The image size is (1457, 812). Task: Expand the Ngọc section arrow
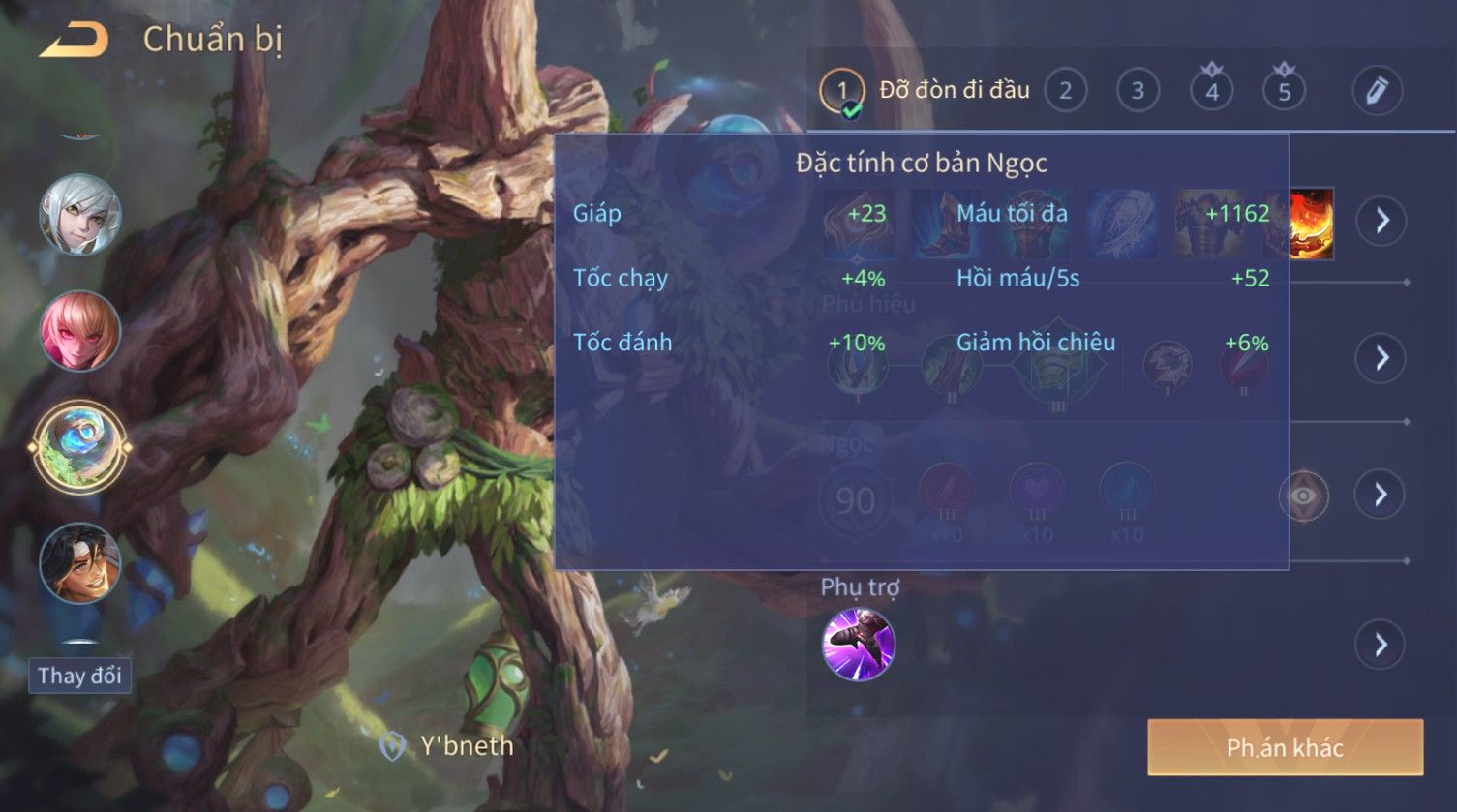tap(1381, 495)
